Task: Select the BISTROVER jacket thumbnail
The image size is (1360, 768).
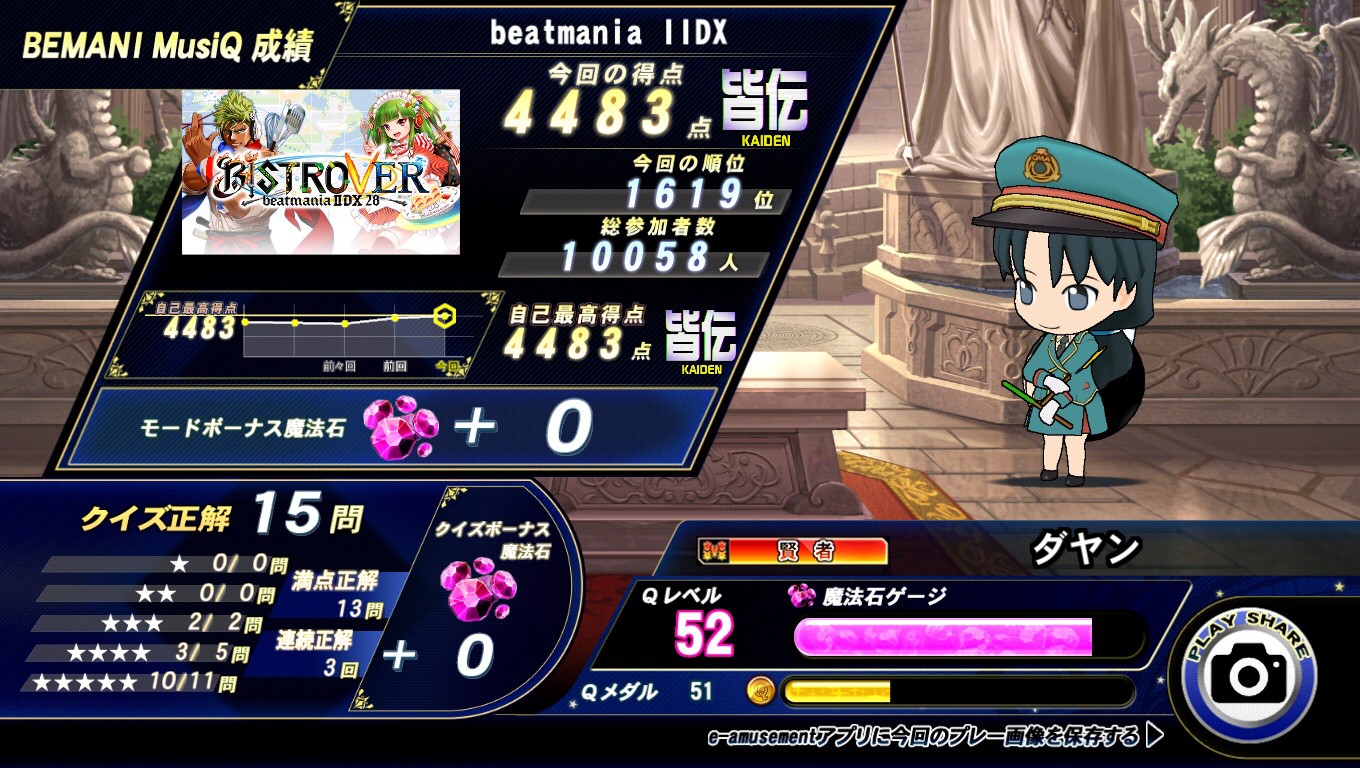Action: [x=321, y=172]
